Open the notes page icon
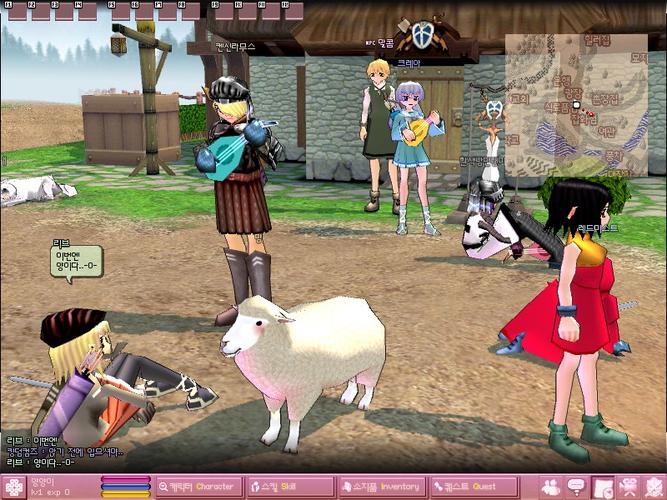 603,487
